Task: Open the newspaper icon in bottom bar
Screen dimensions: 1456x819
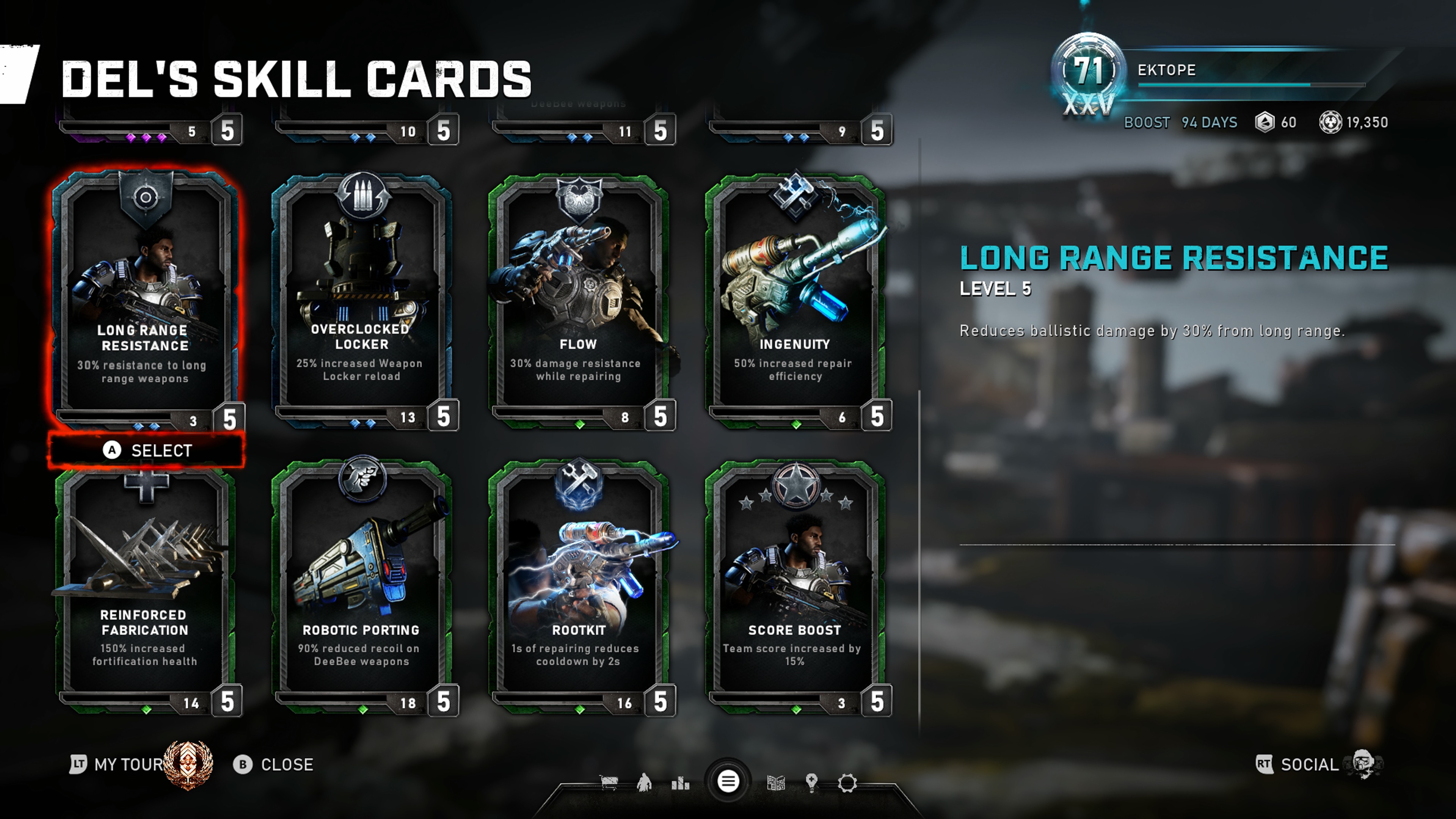Action: pos(775,783)
